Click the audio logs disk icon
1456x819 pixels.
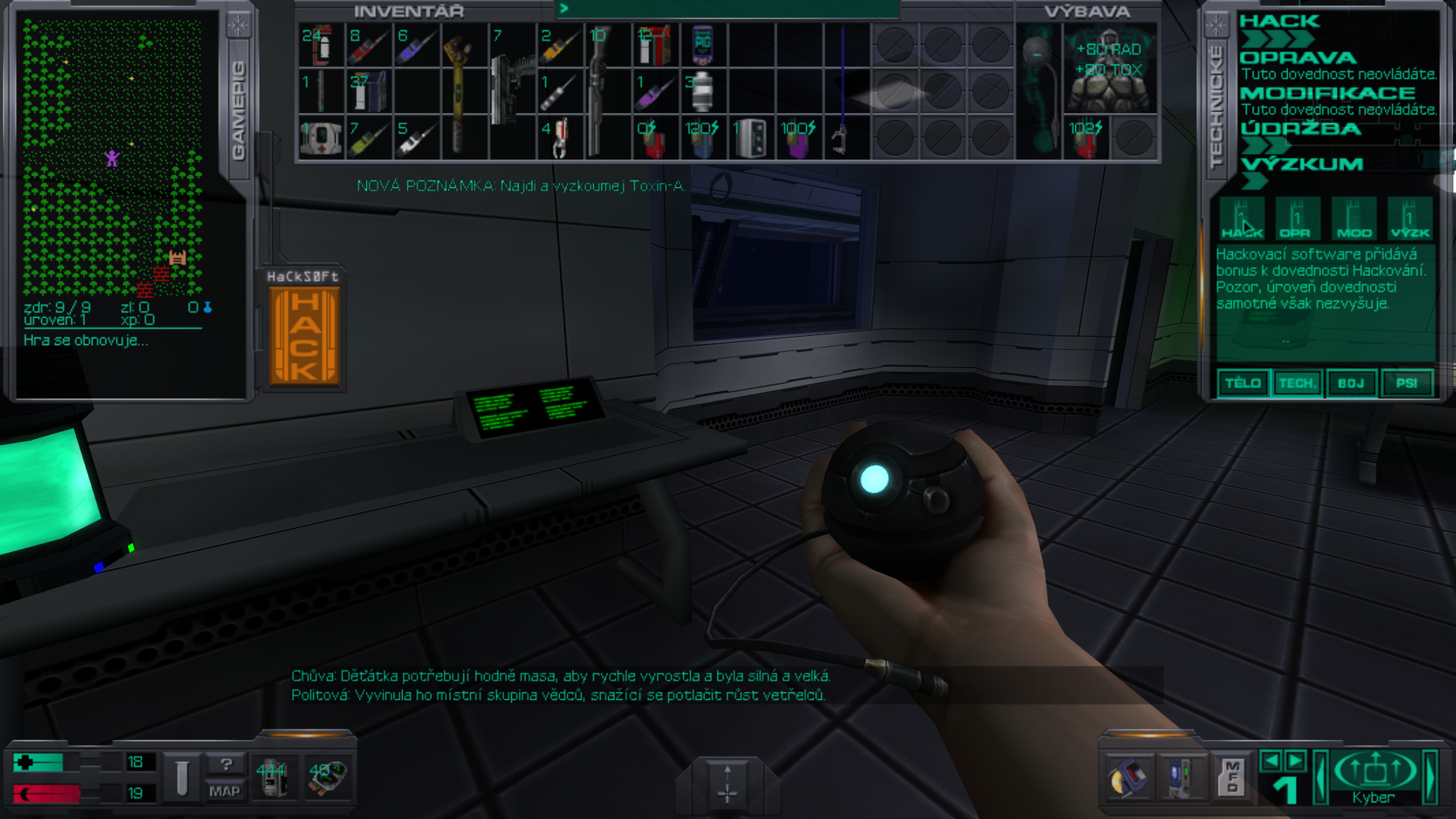[x=1130, y=780]
